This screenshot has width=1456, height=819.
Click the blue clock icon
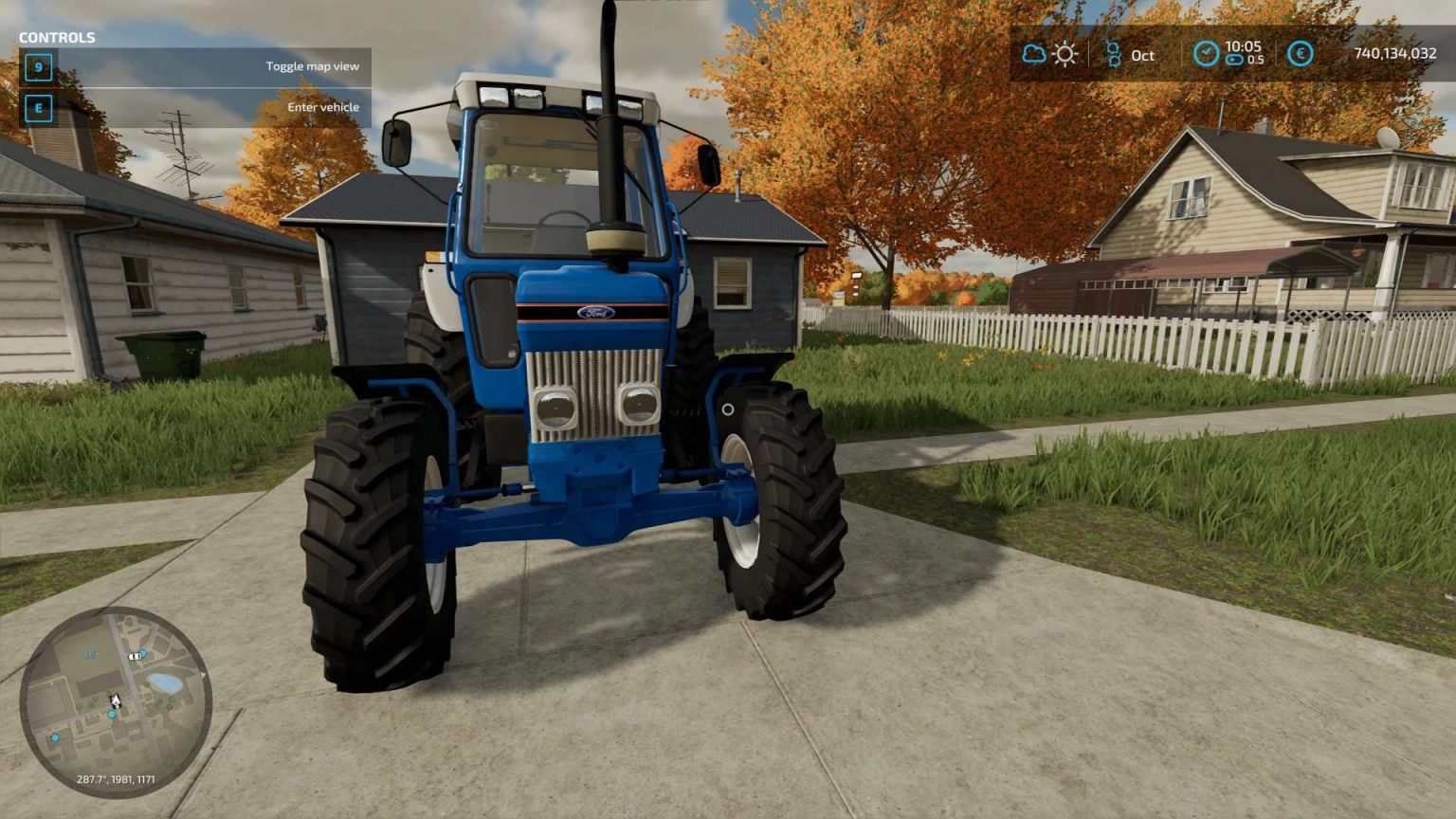click(1207, 53)
